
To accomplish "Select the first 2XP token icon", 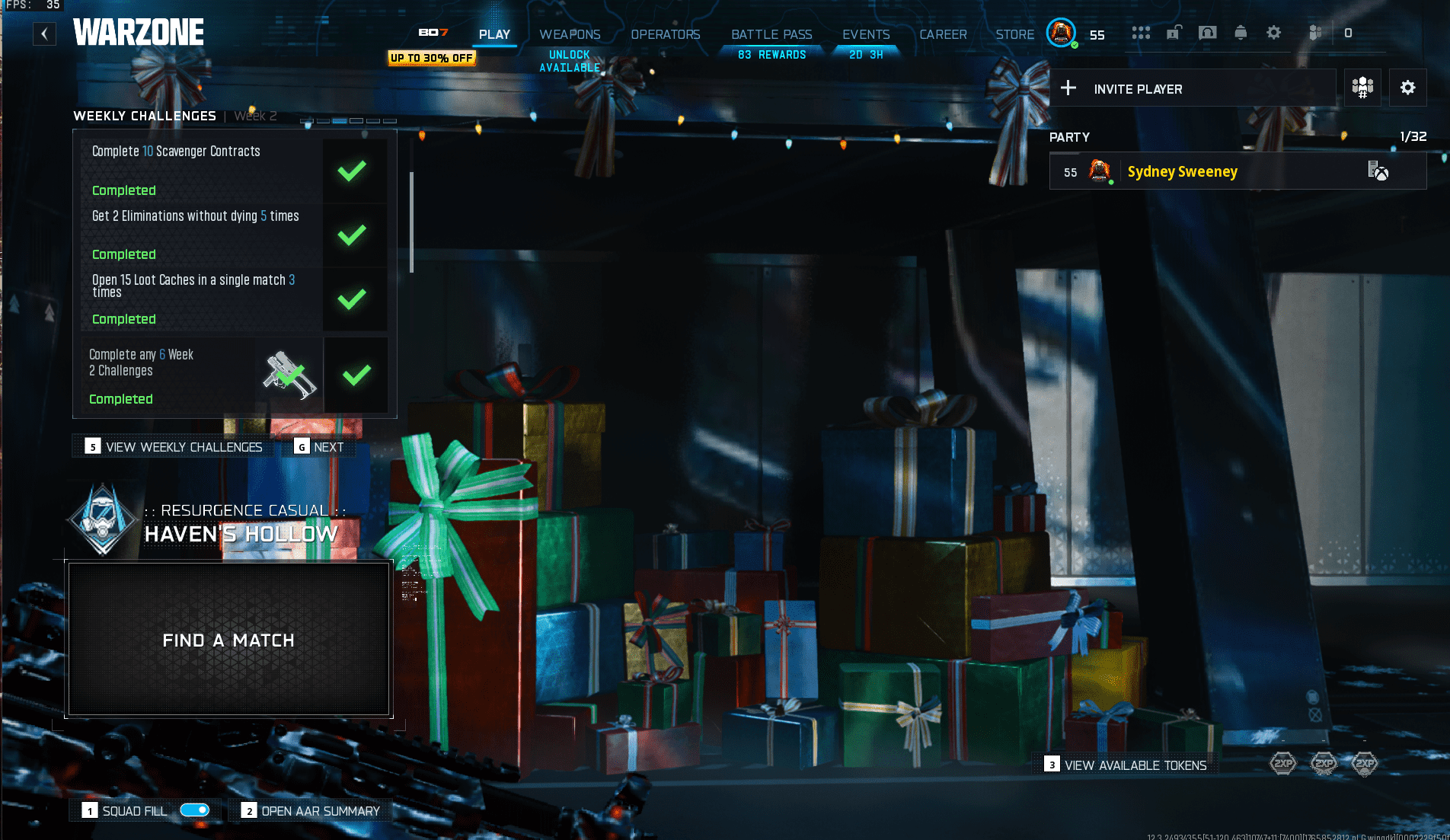I will click(x=1282, y=763).
